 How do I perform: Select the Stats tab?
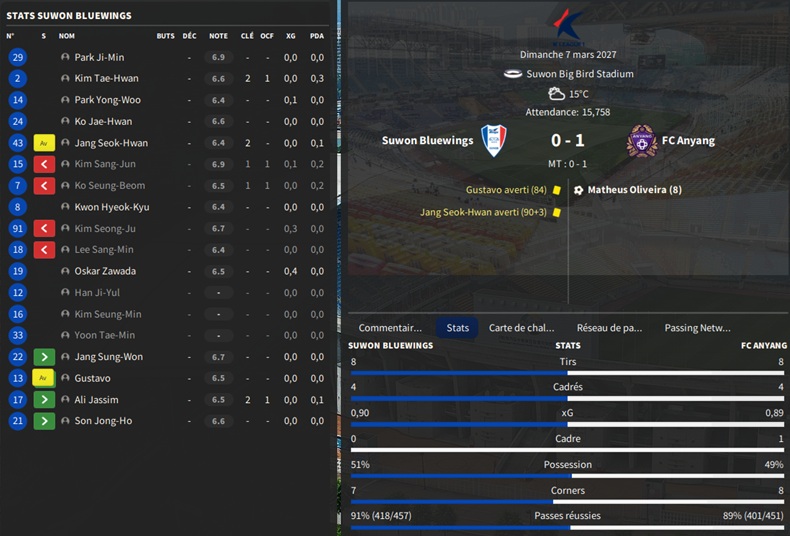click(458, 327)
